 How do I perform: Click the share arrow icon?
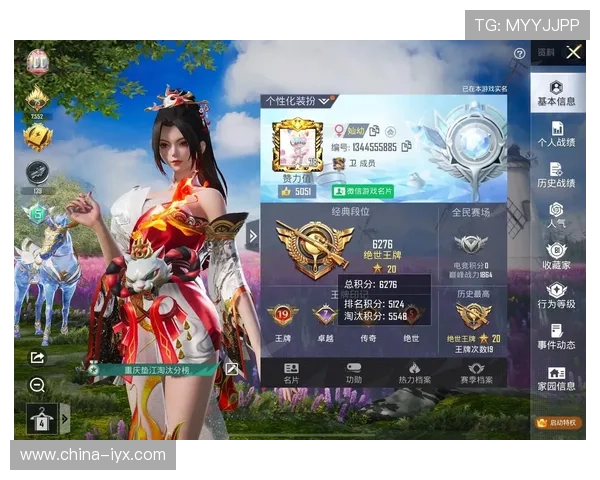tap(37, 357)
